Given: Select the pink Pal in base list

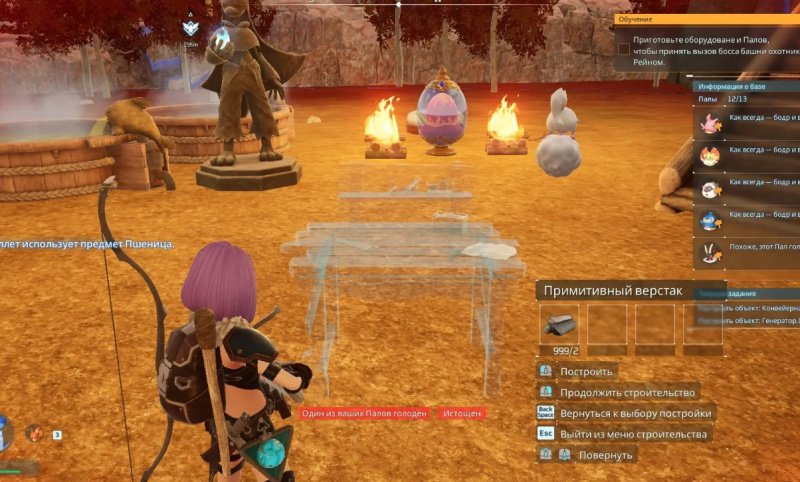Looking at the screenshot, I should [x=710, y=123].
